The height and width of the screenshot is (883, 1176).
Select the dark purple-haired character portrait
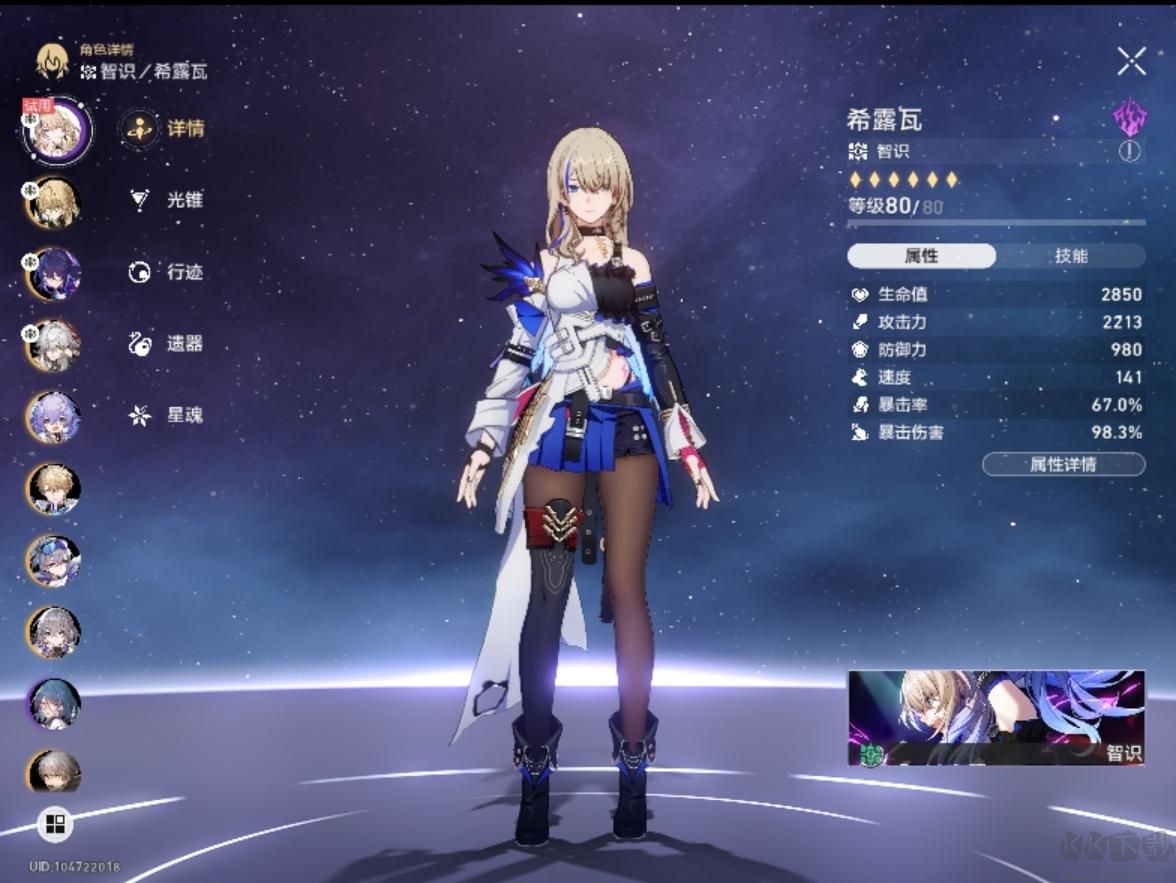pyautogui.click(x=53, y=273)
